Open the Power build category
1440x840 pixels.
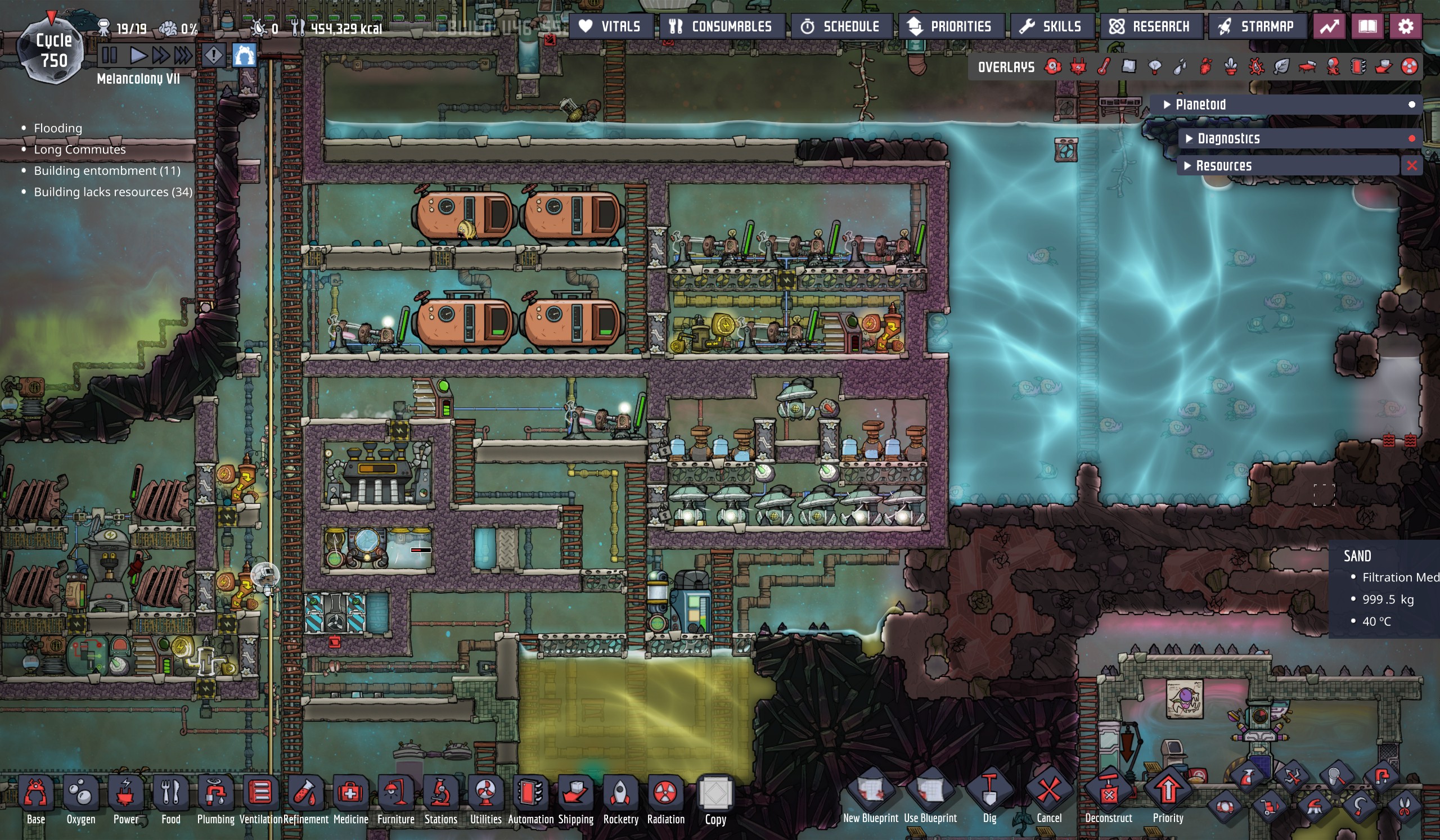125,798
